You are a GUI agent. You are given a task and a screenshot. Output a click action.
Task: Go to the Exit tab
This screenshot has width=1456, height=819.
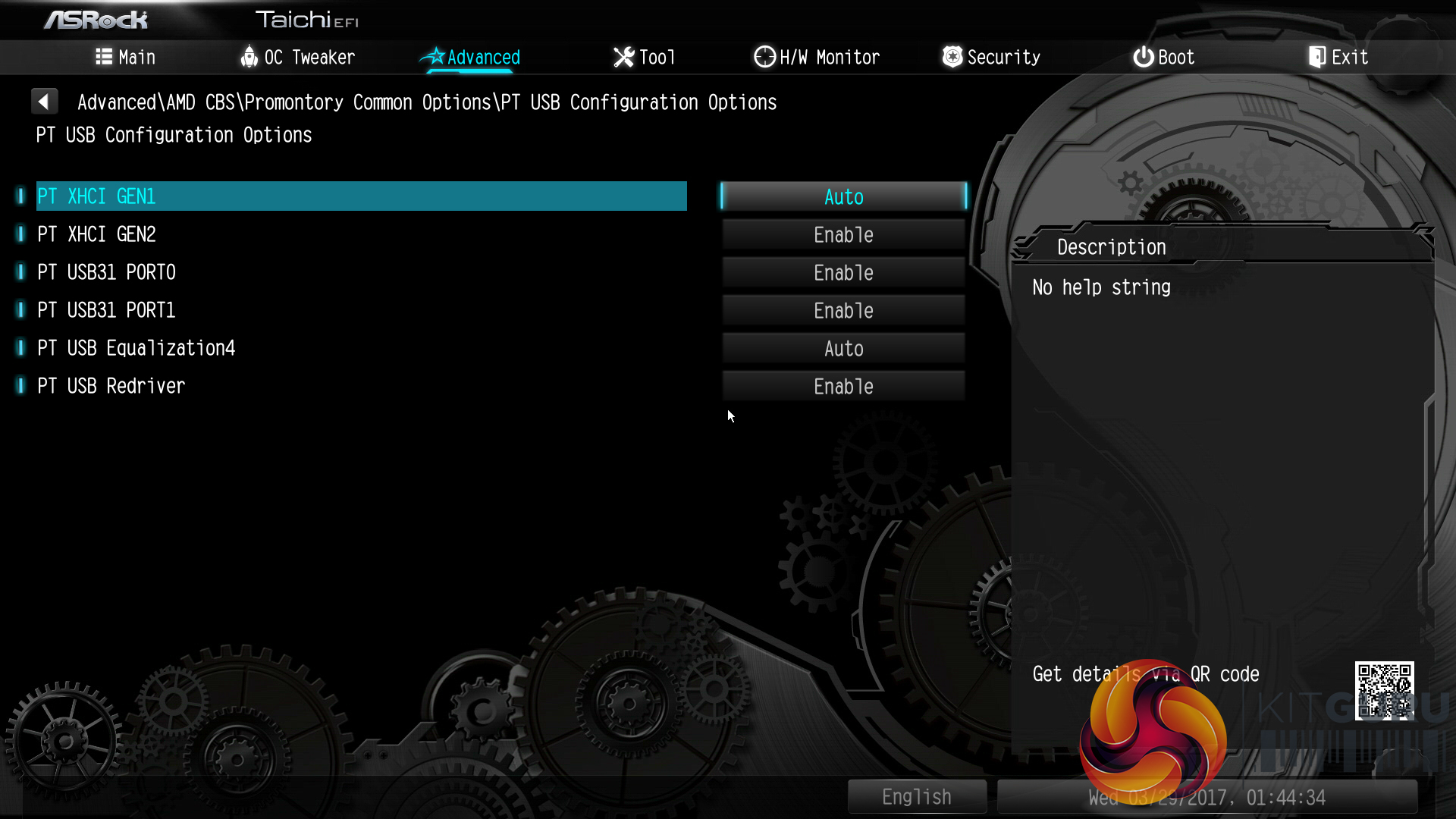point(1338,58)
